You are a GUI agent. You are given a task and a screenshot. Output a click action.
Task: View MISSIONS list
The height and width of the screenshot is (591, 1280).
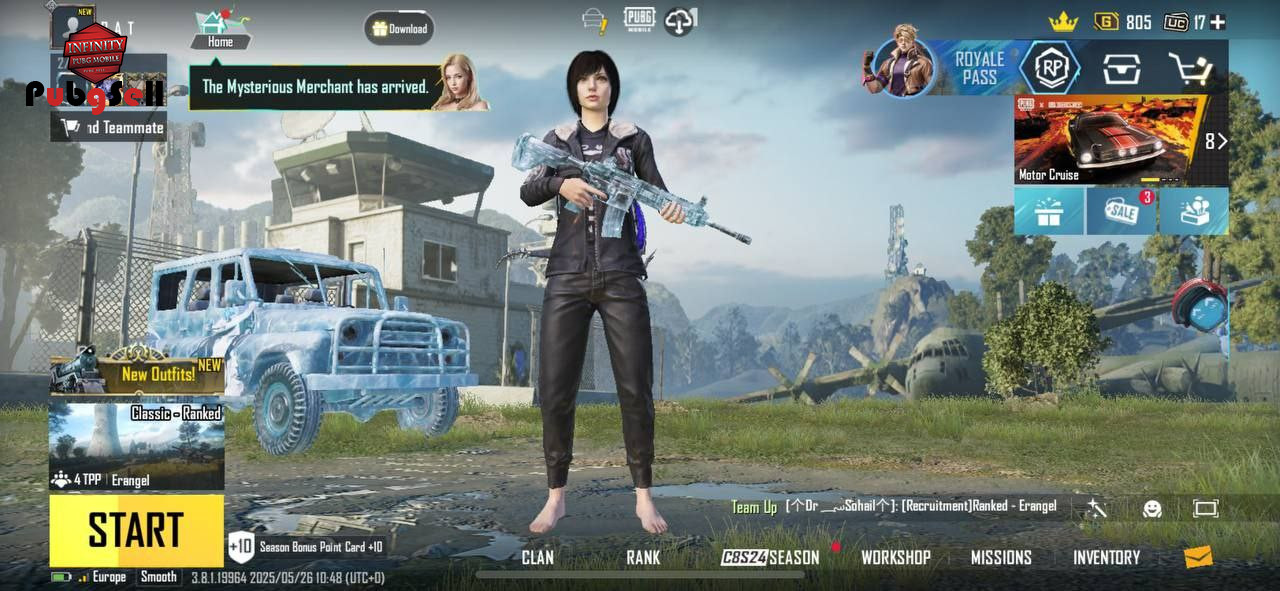[x=1000, y=558]
